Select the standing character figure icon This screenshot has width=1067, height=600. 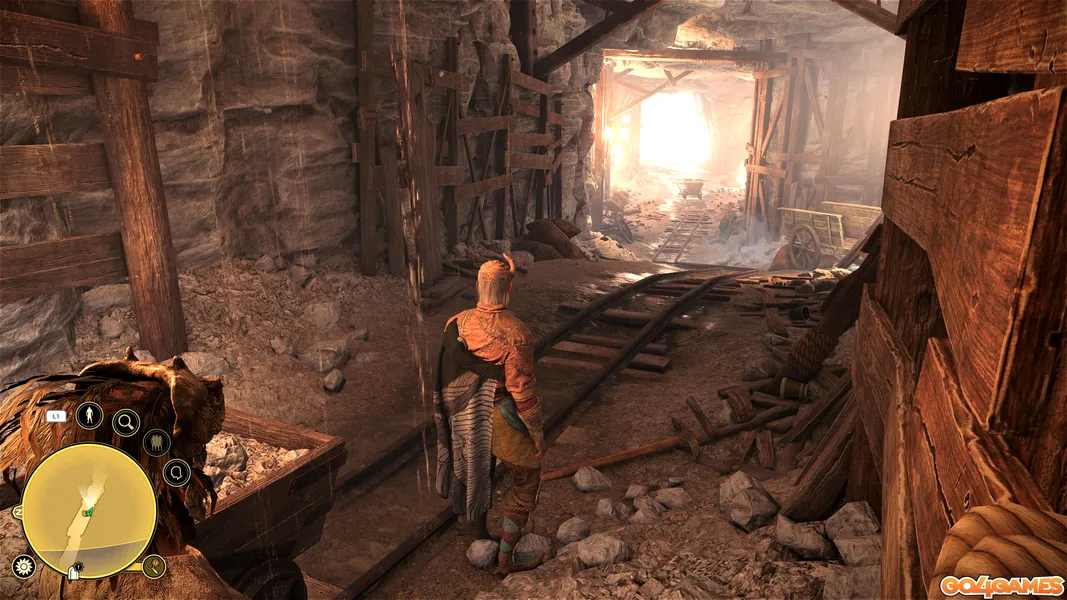pyautogui.click(x=89, y=415)
